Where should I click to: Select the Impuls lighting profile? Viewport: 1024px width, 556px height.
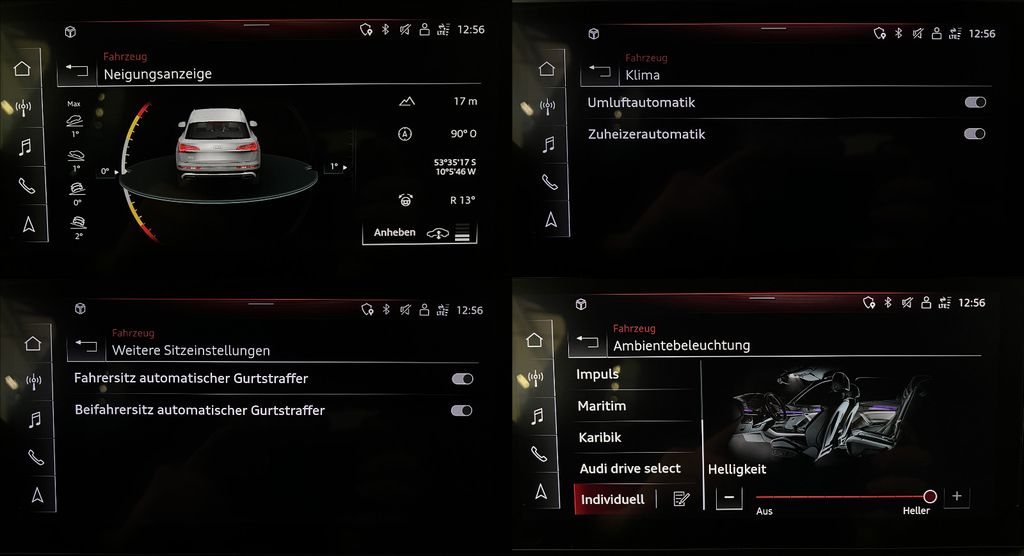point(598,375)
